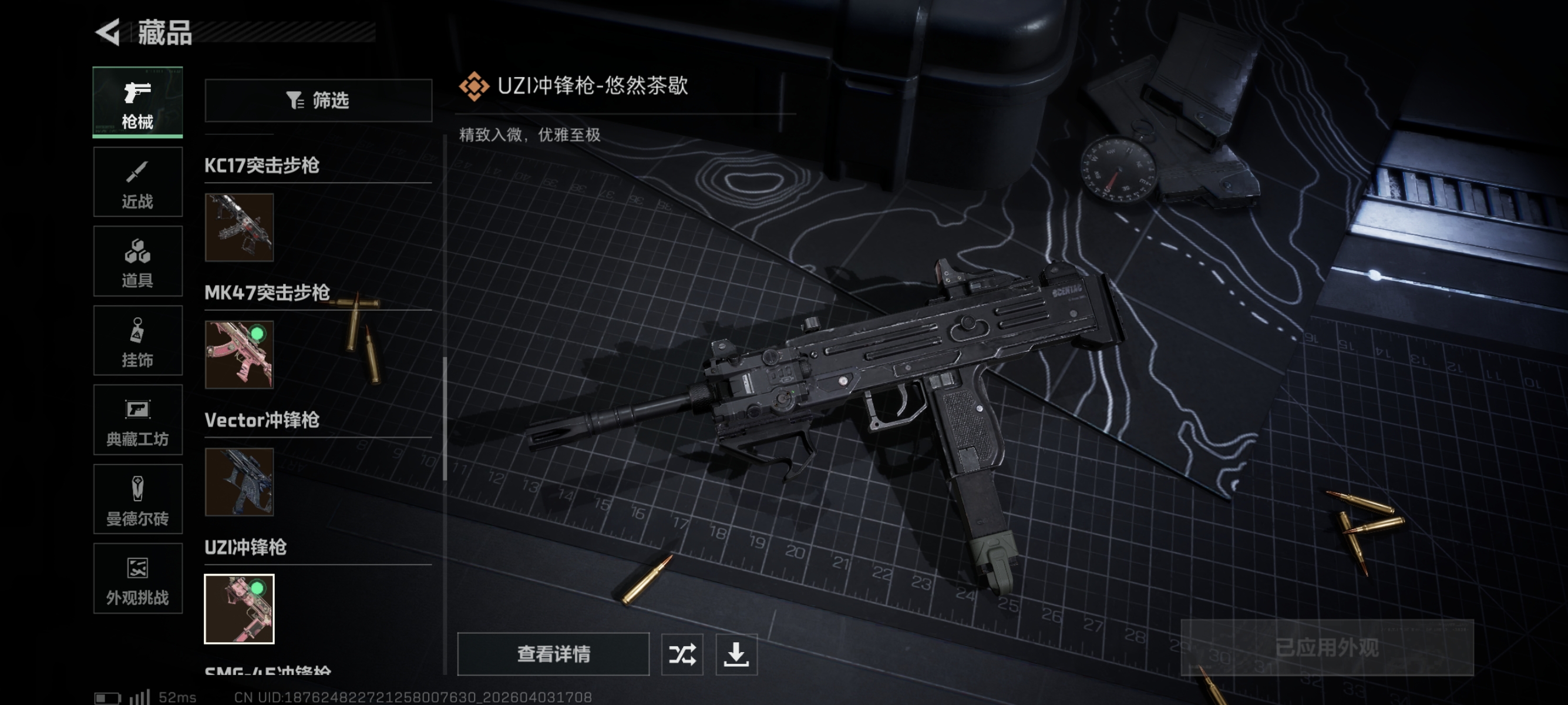Screen dimensions: 1568x705
Task: Open the 筛选 filter options
Action: [x=318, y=100]
